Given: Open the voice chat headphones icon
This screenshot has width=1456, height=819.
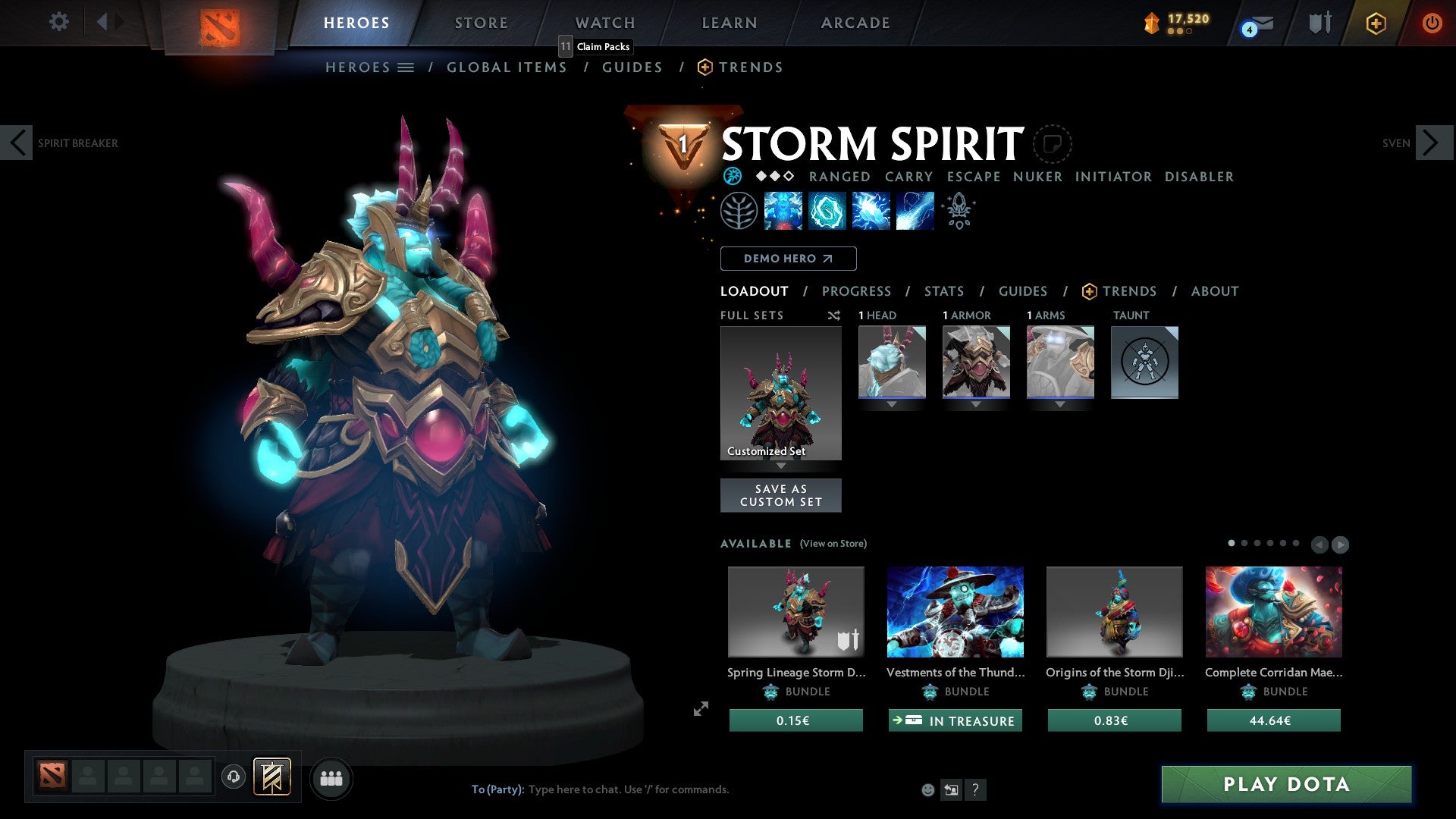Looking at the screenshot, I should pos(233,777).
